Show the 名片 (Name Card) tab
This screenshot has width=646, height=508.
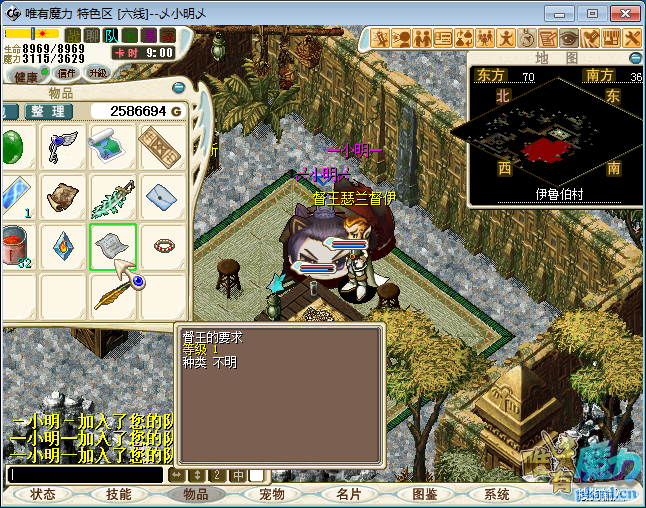[349, 494]
